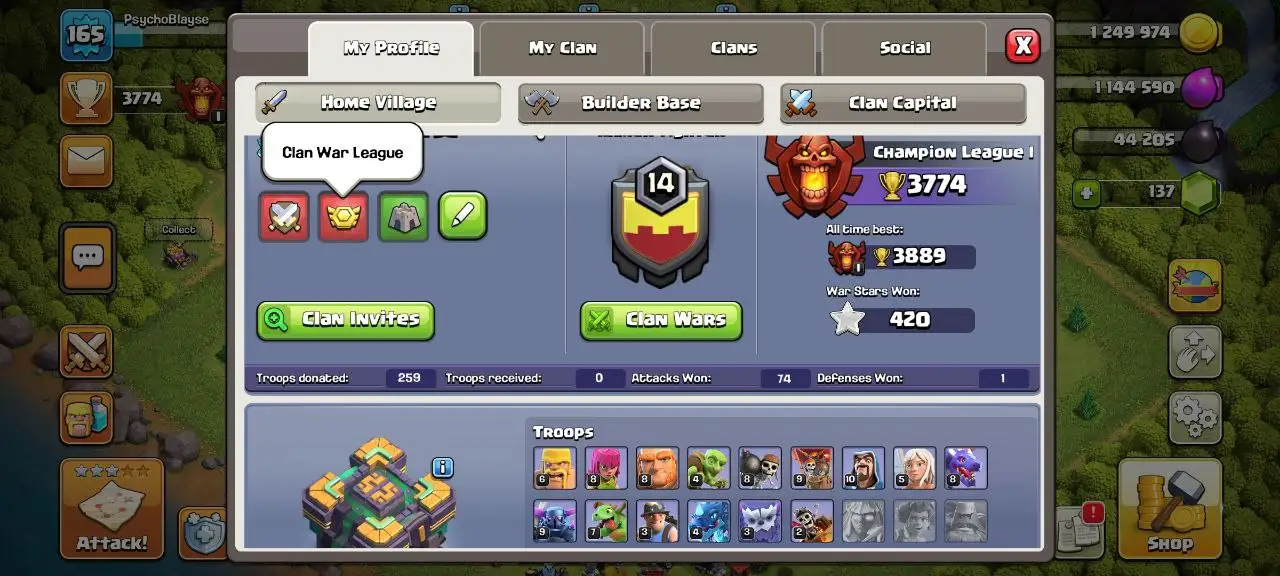Show the Builder Base profile
The width and height of the screenshot is (1280, 576).
point(640,103)
